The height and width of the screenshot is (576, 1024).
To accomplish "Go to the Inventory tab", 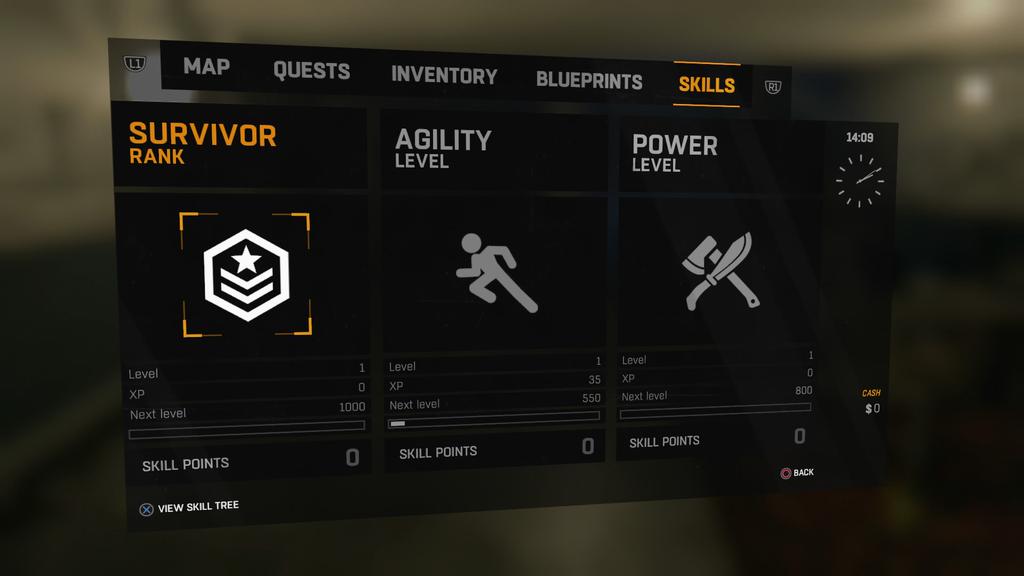I will (443, 76).
